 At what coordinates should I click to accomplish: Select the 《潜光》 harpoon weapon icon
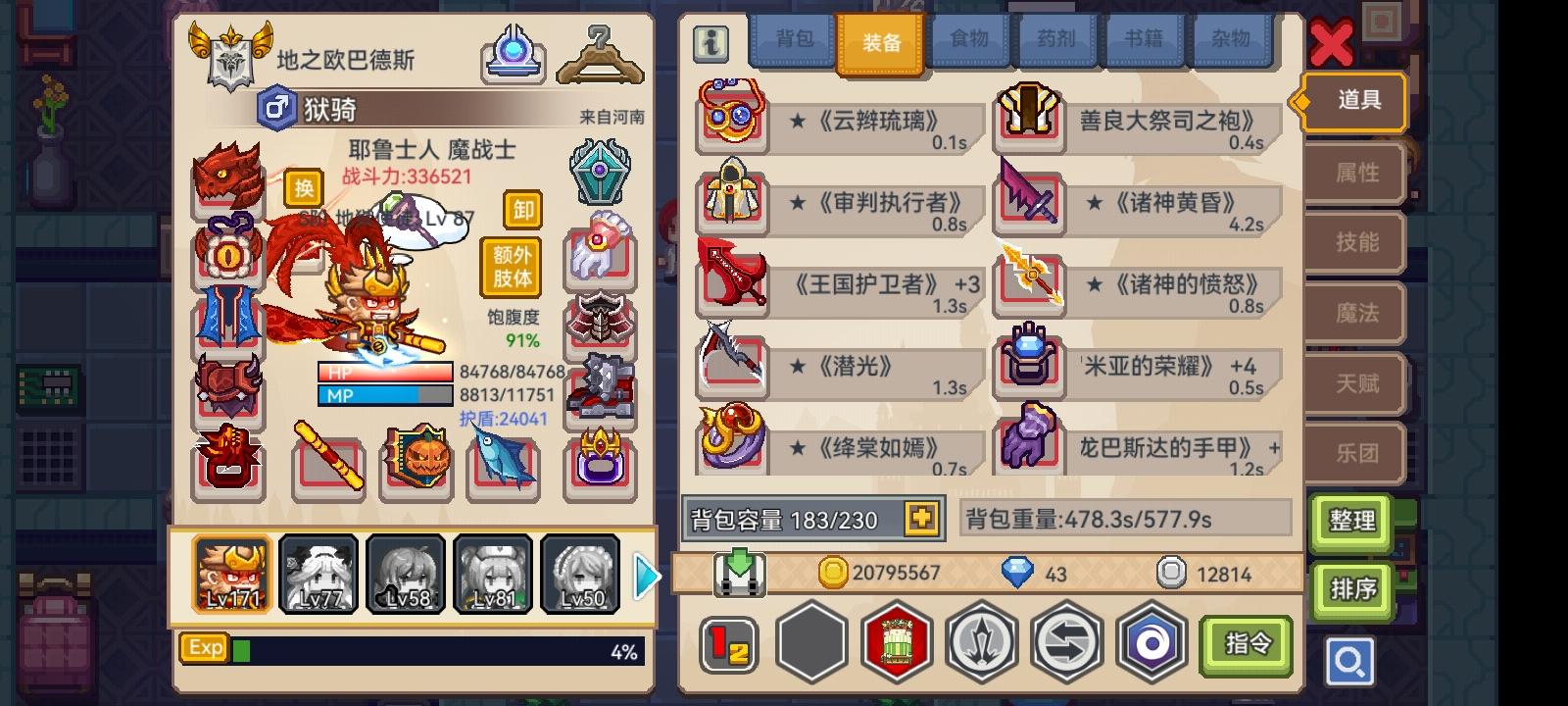coord(731,365)
